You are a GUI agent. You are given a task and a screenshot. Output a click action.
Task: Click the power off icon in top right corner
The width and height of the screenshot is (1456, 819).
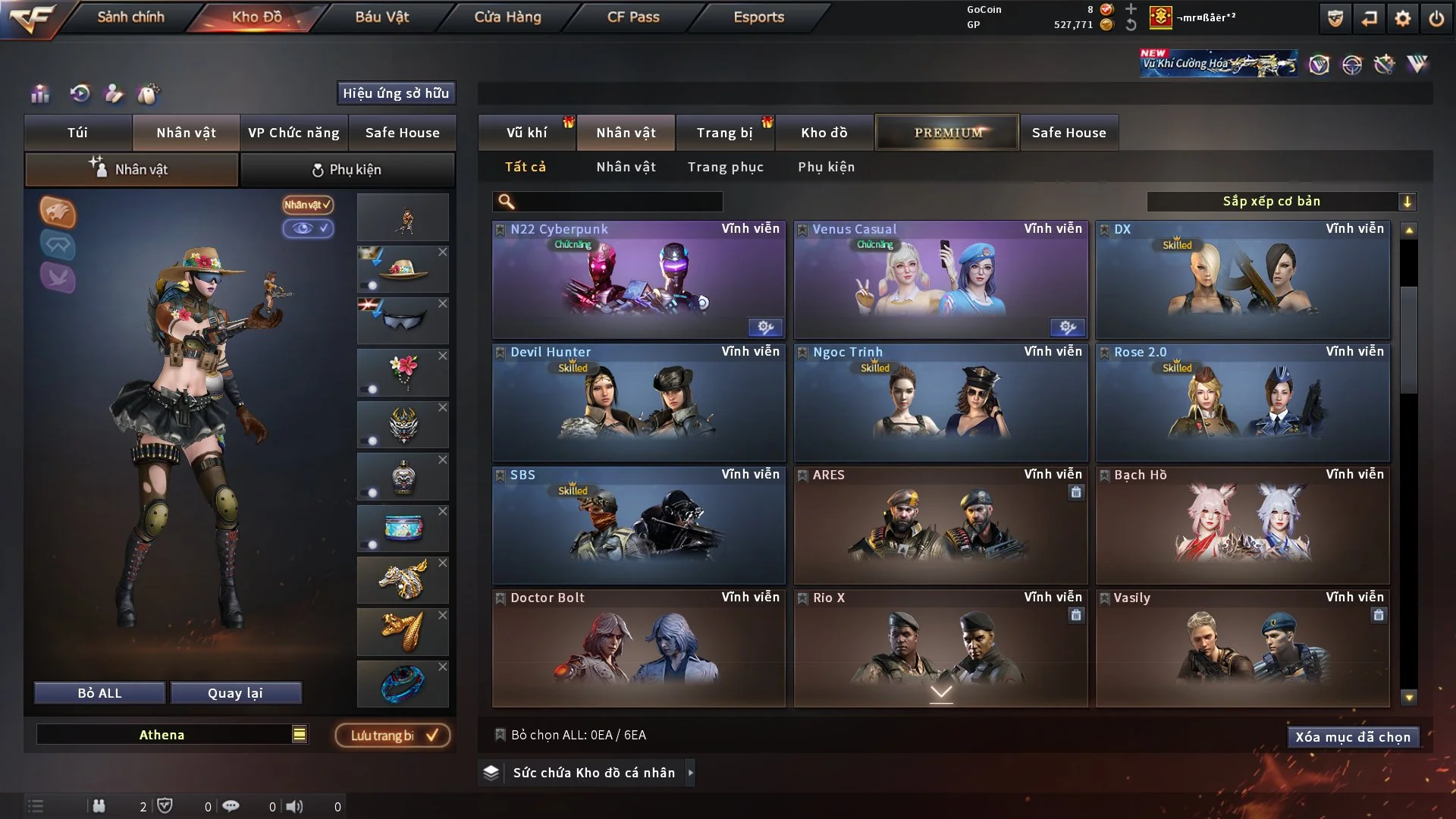pyautogui.click(x=1436, y=18)
